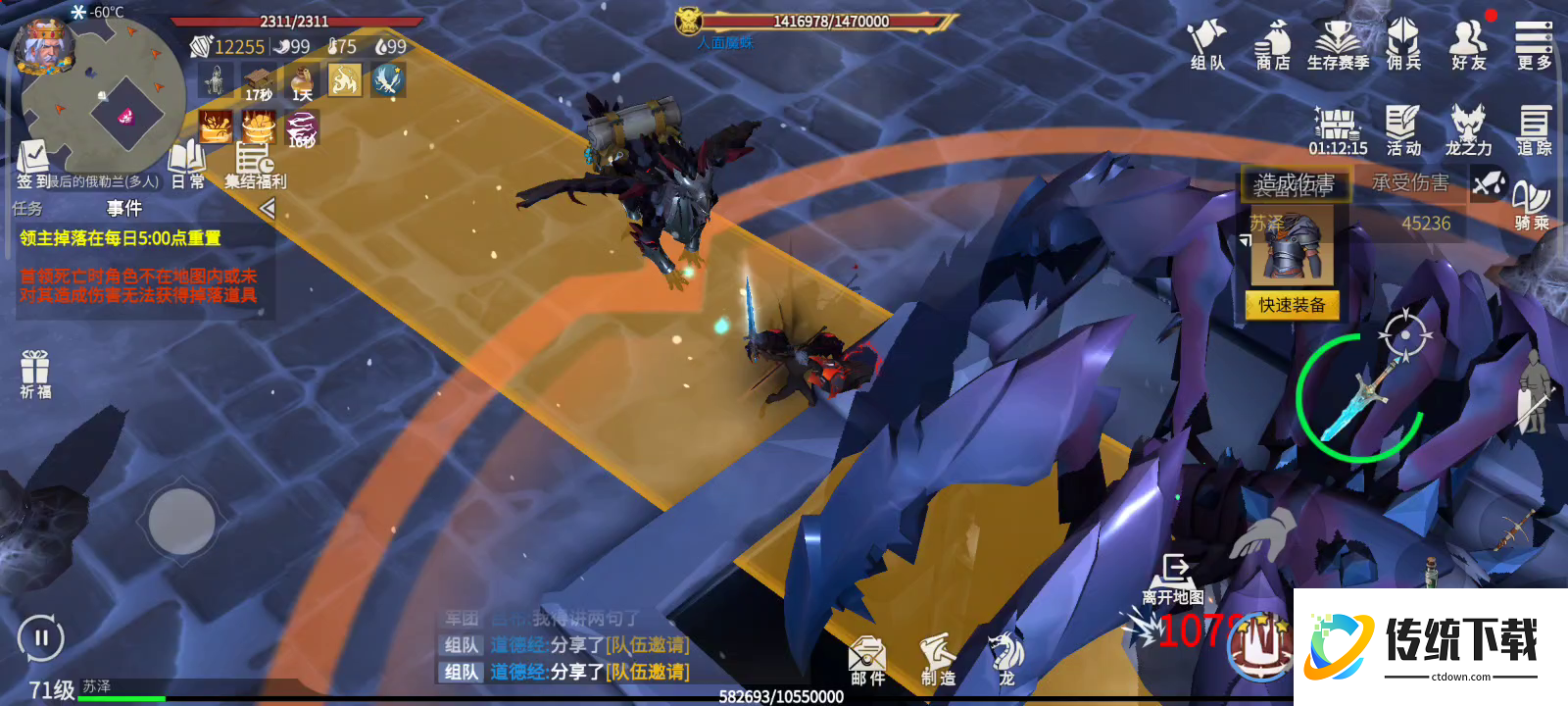This screenshot has width=1568, height=706.
Task: Open the 龙之力 dragon power menu
Action: [x=1468, y=131]
